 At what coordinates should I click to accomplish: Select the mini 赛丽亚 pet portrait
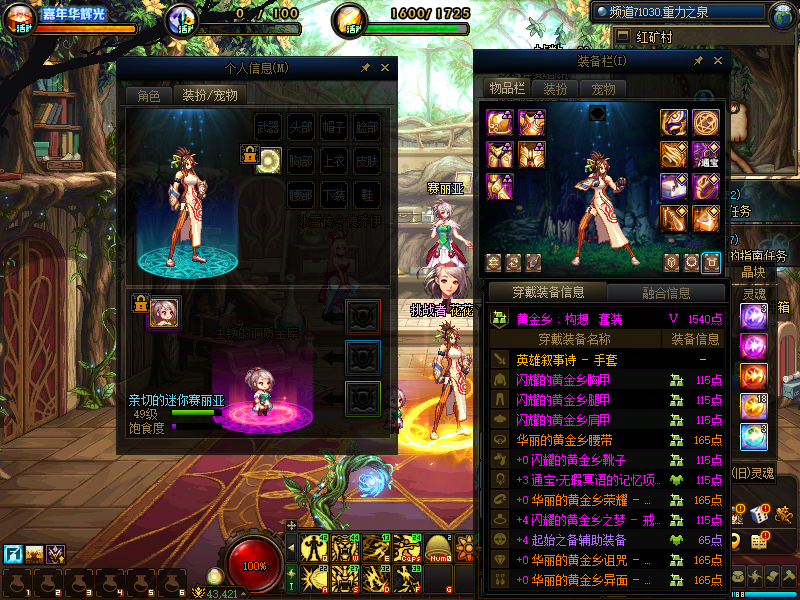(164, 312)
